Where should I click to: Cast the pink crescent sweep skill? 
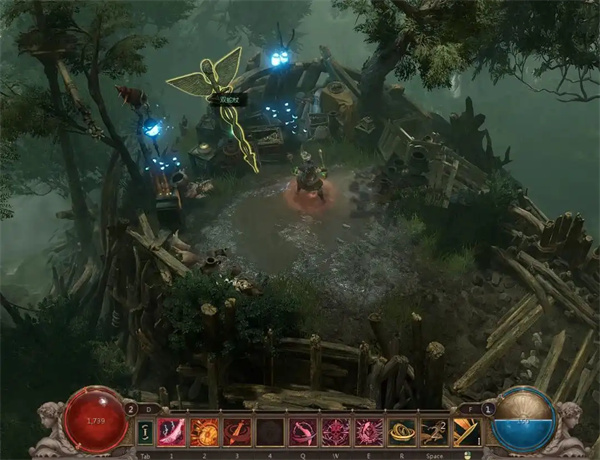[303, 431]
